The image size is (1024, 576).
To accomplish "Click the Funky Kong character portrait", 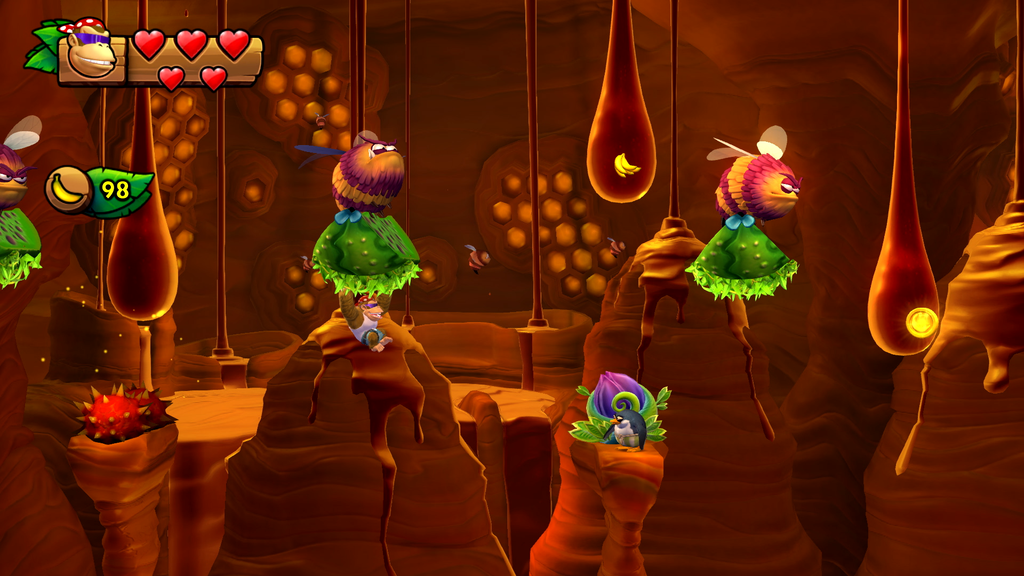I will coord(90,53).
